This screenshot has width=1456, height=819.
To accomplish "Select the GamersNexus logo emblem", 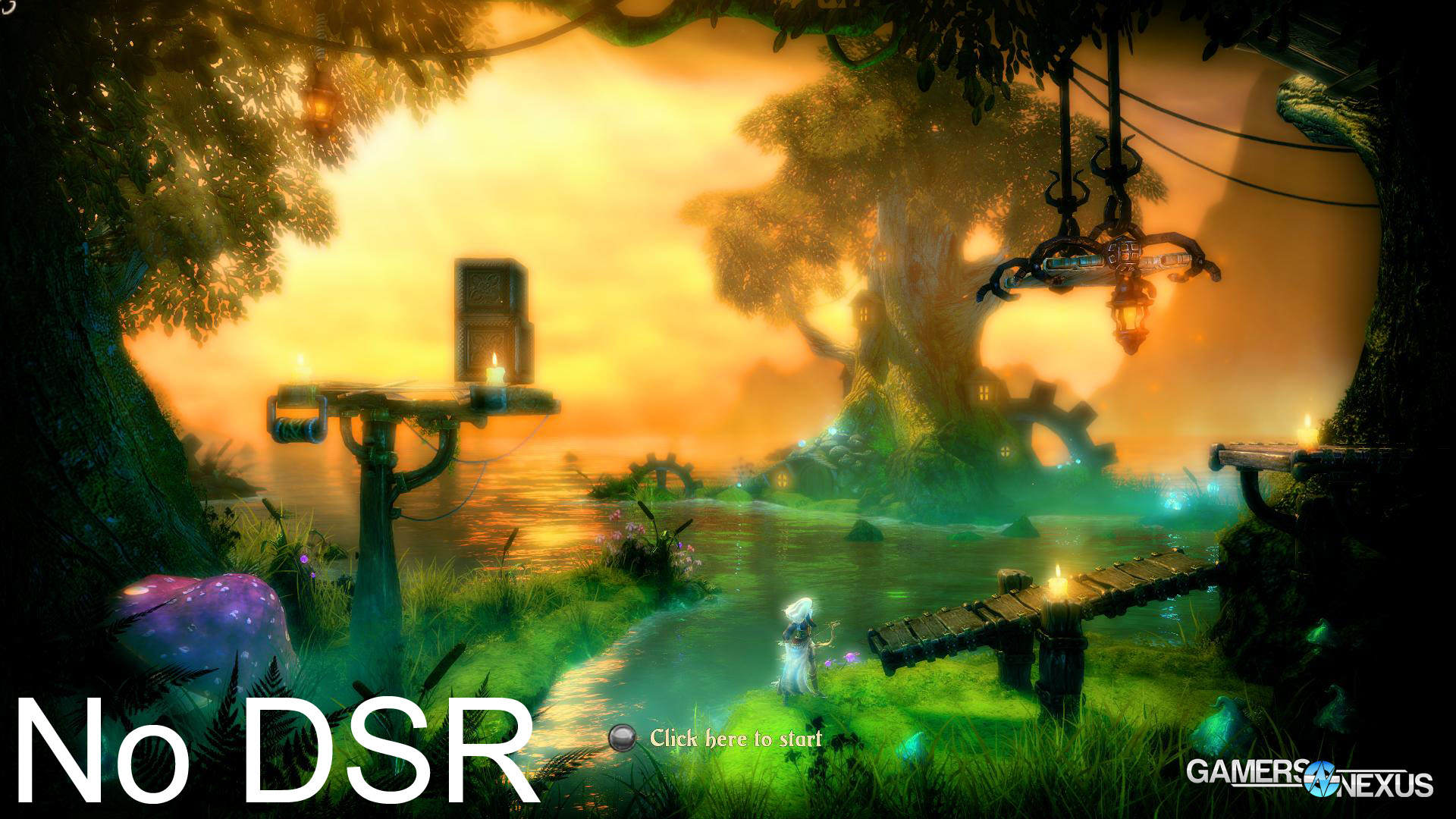I will click(x=1321, y=779).
